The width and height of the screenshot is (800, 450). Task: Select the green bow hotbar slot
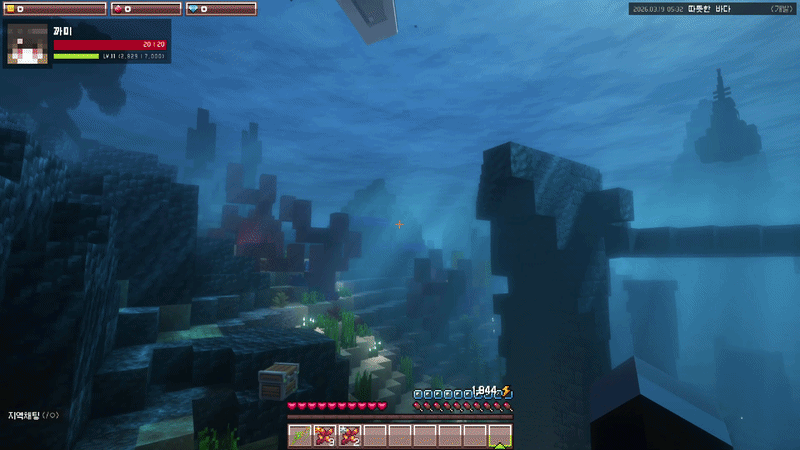click(301, 436)
